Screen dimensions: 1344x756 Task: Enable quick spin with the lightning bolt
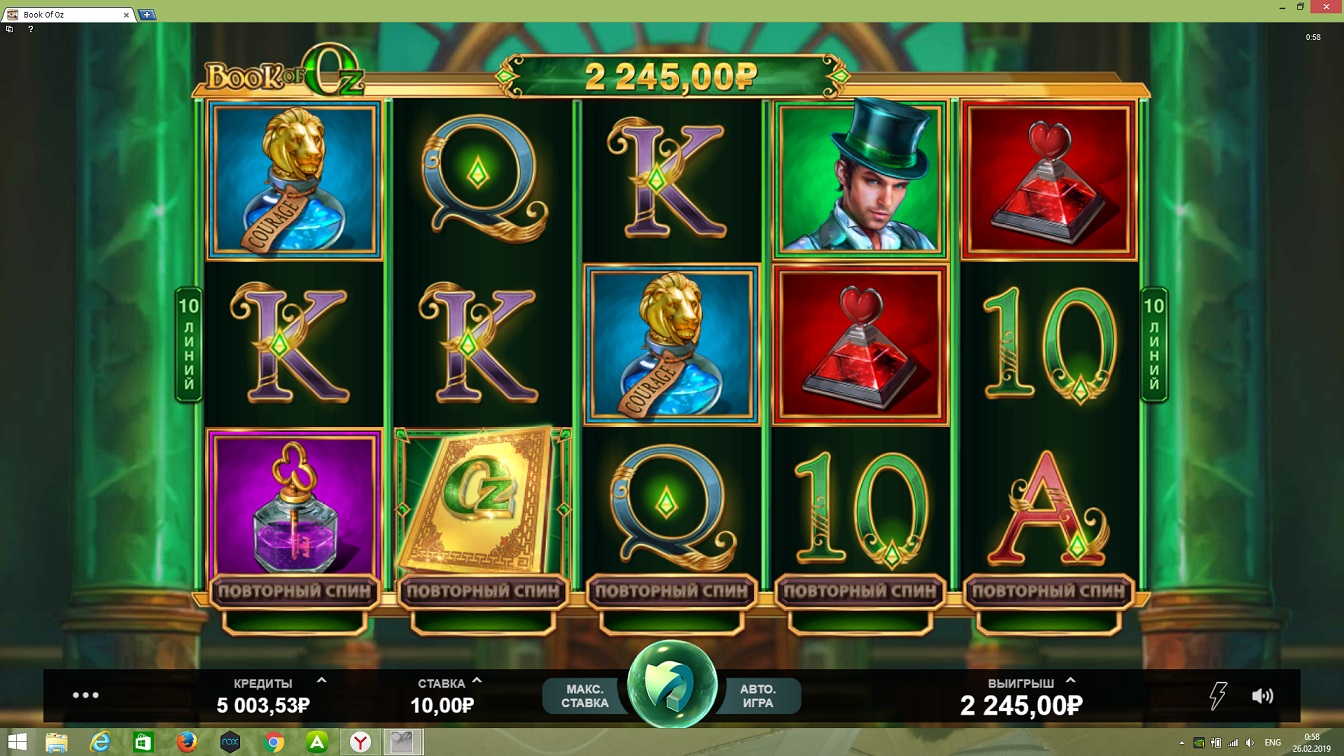pyautogui.click(x=1218, y=696)
